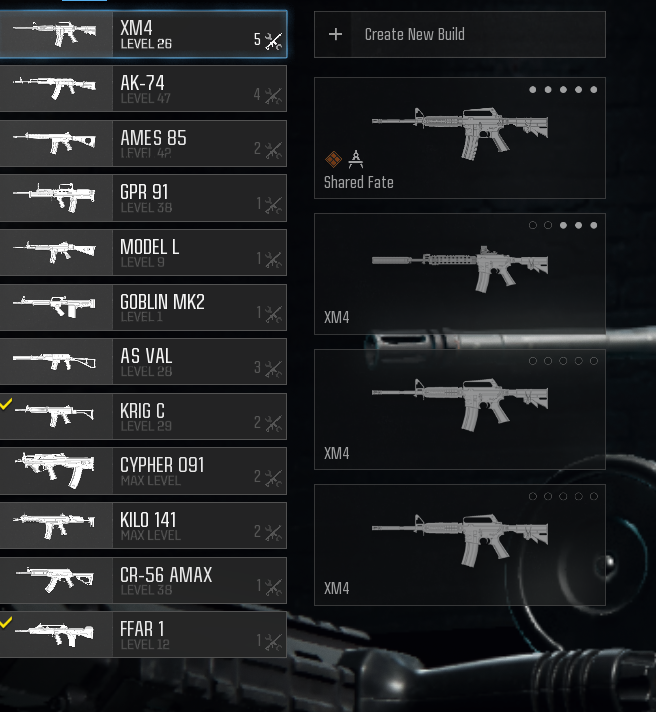The image size is (656, 712).
Task: Pick the AS VAL weapon
Action: (143, 362)
